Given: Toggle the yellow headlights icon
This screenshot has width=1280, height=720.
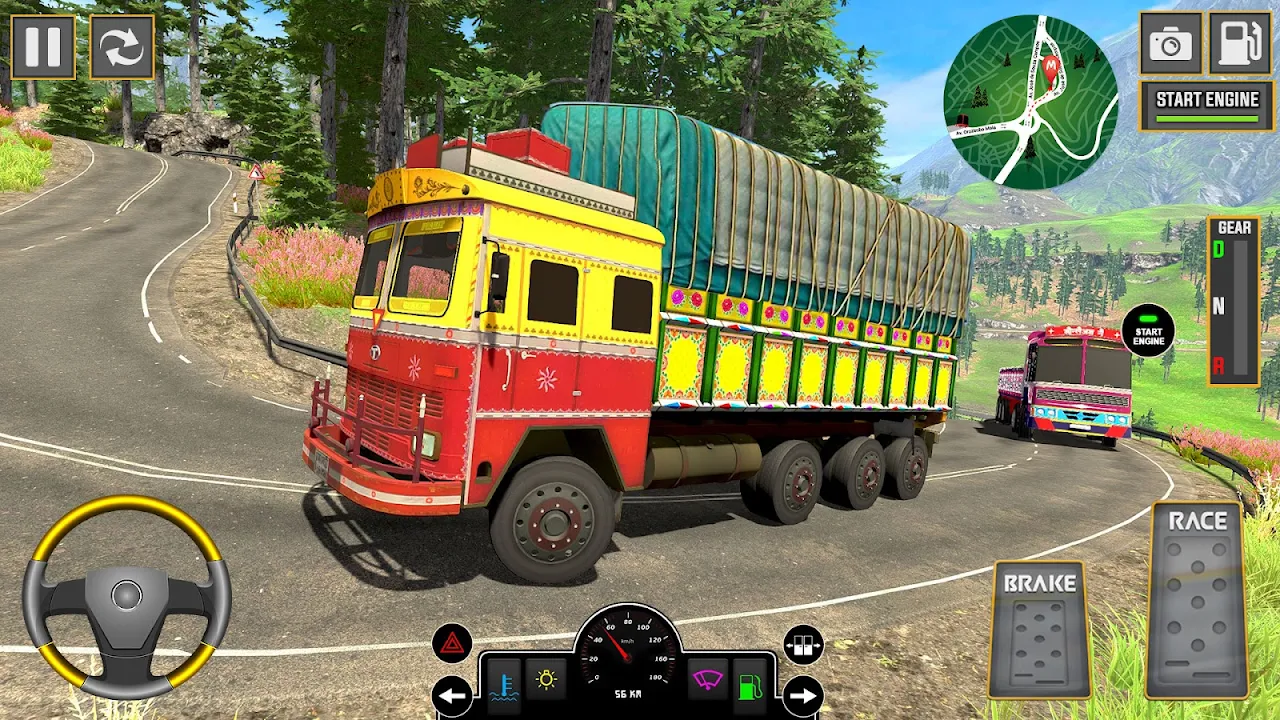Looking at the screenshot, I should pos(546,681).
